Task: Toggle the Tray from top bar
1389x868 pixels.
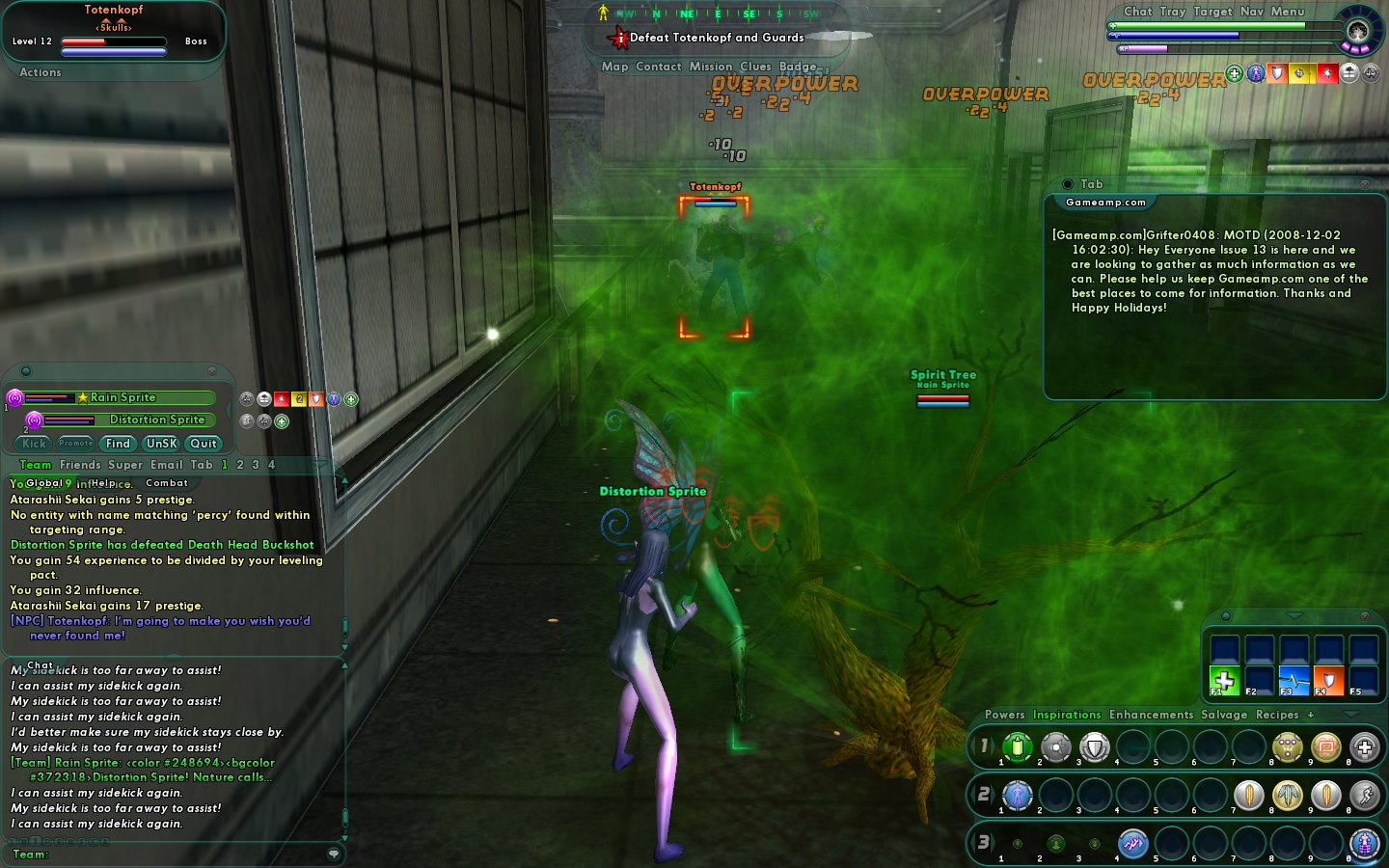Action: 1173,12
